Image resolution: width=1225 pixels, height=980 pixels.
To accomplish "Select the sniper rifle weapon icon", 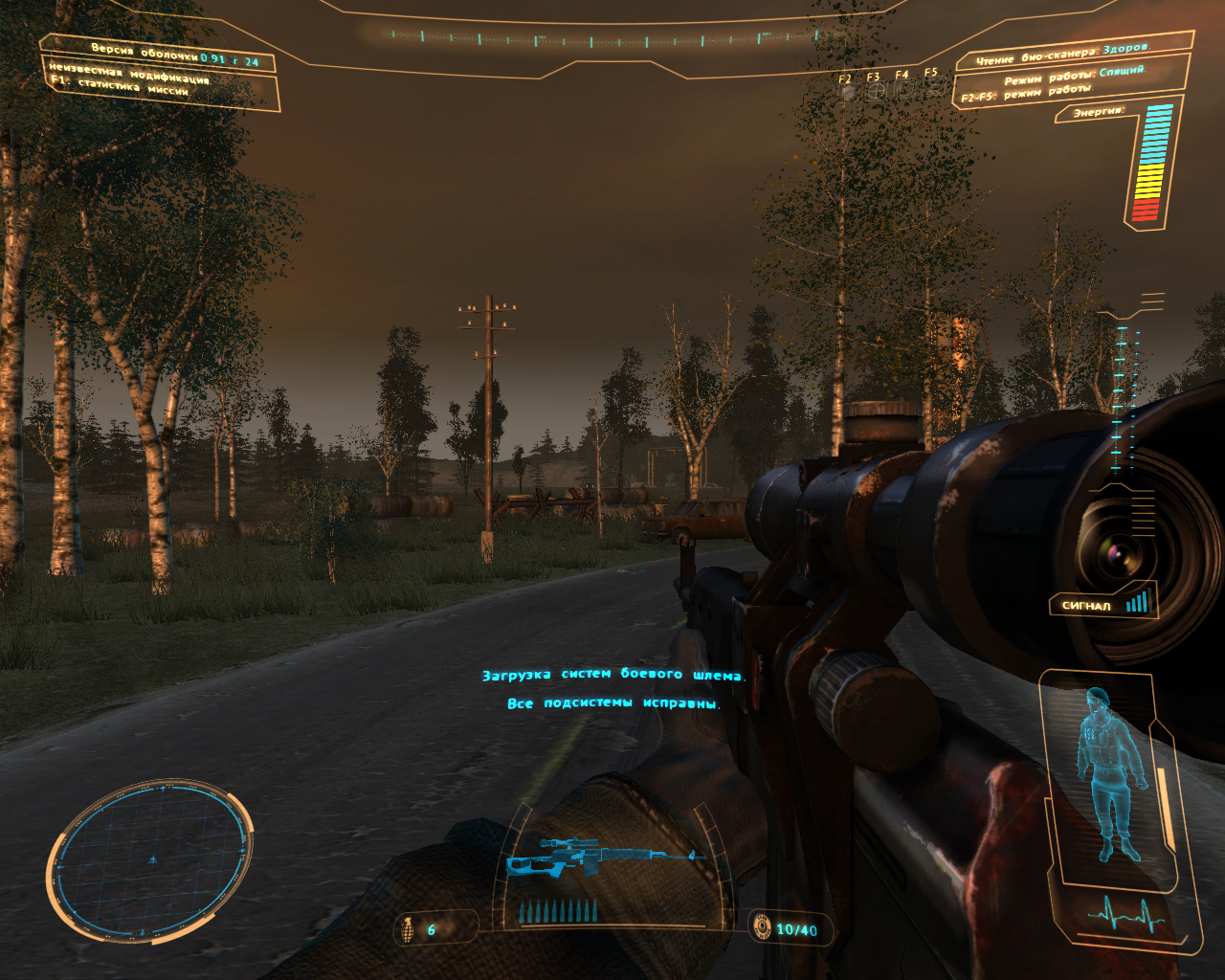I will 601,855.
